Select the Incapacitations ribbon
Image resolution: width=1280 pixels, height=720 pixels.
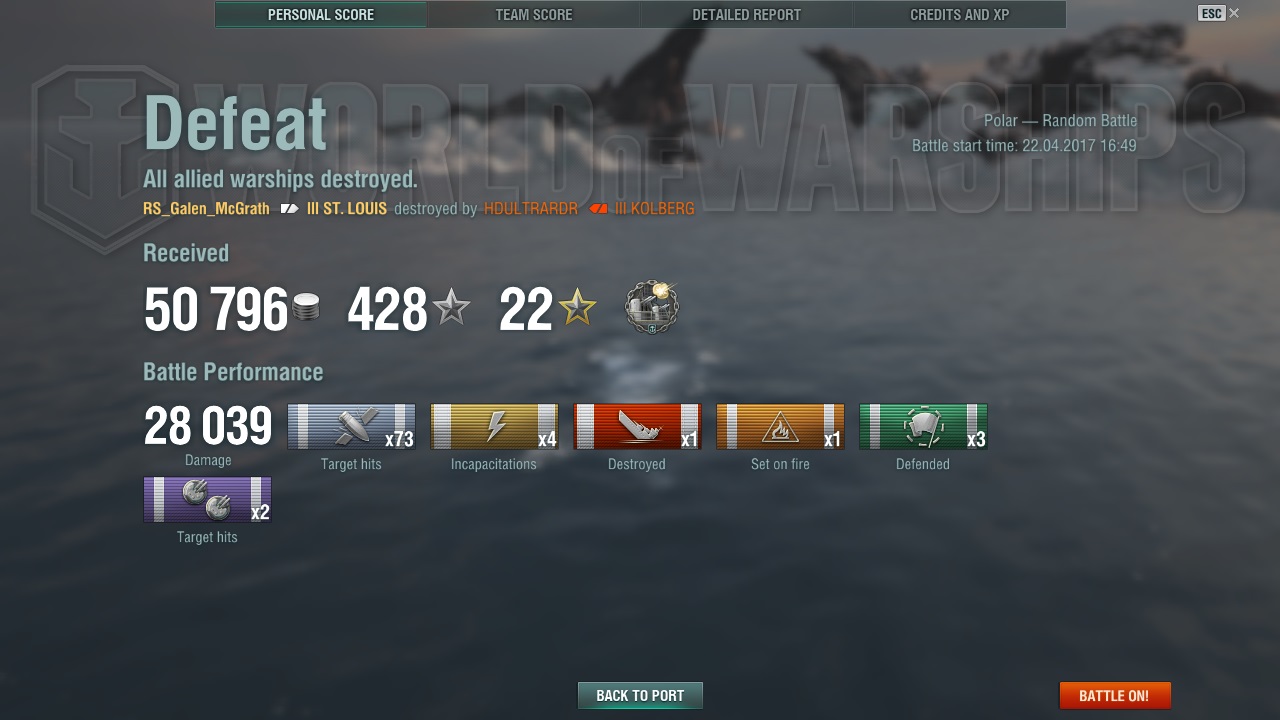(x=494, y=427)
